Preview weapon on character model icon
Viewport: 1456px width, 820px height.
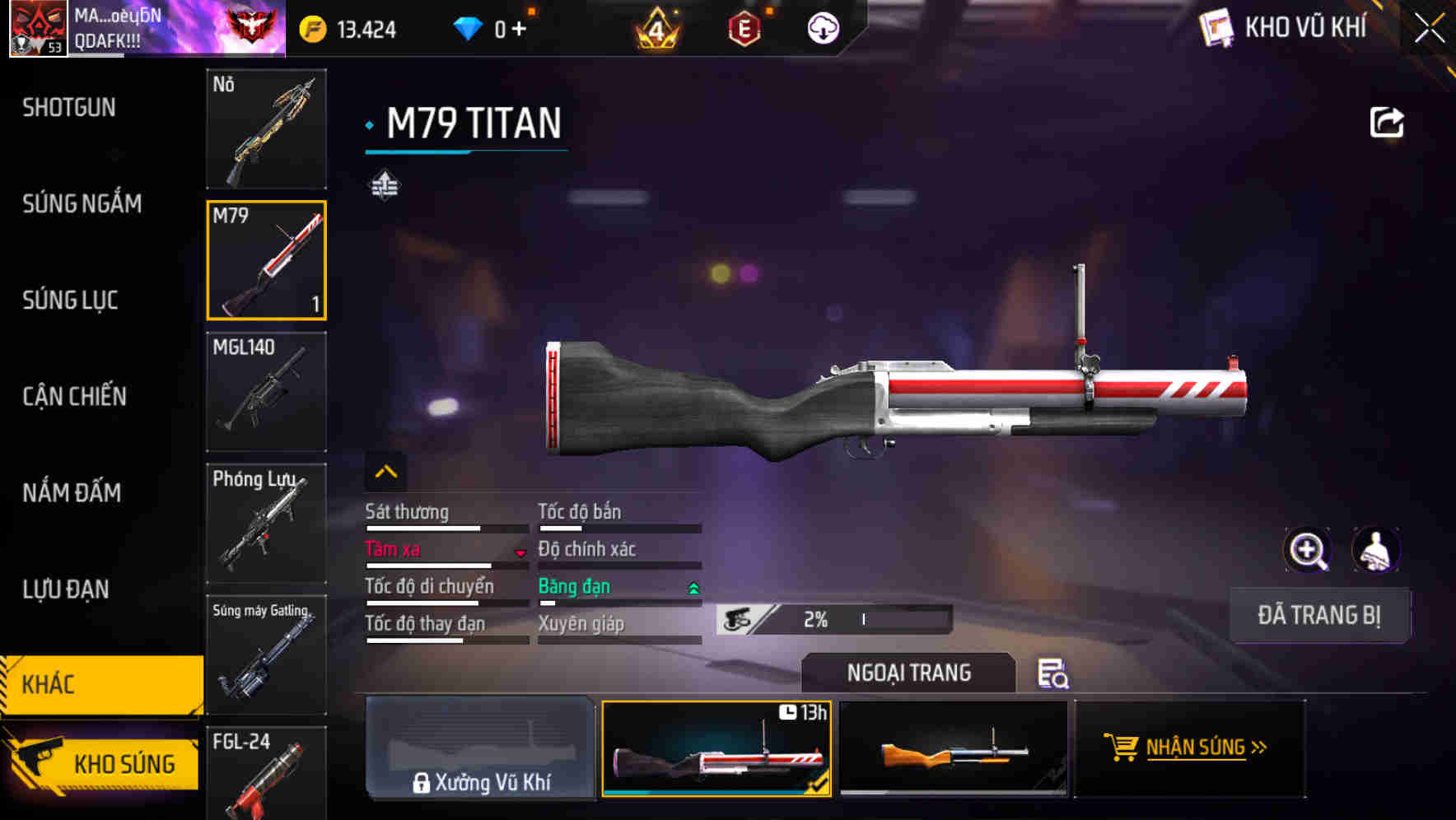pos(1374,550)
